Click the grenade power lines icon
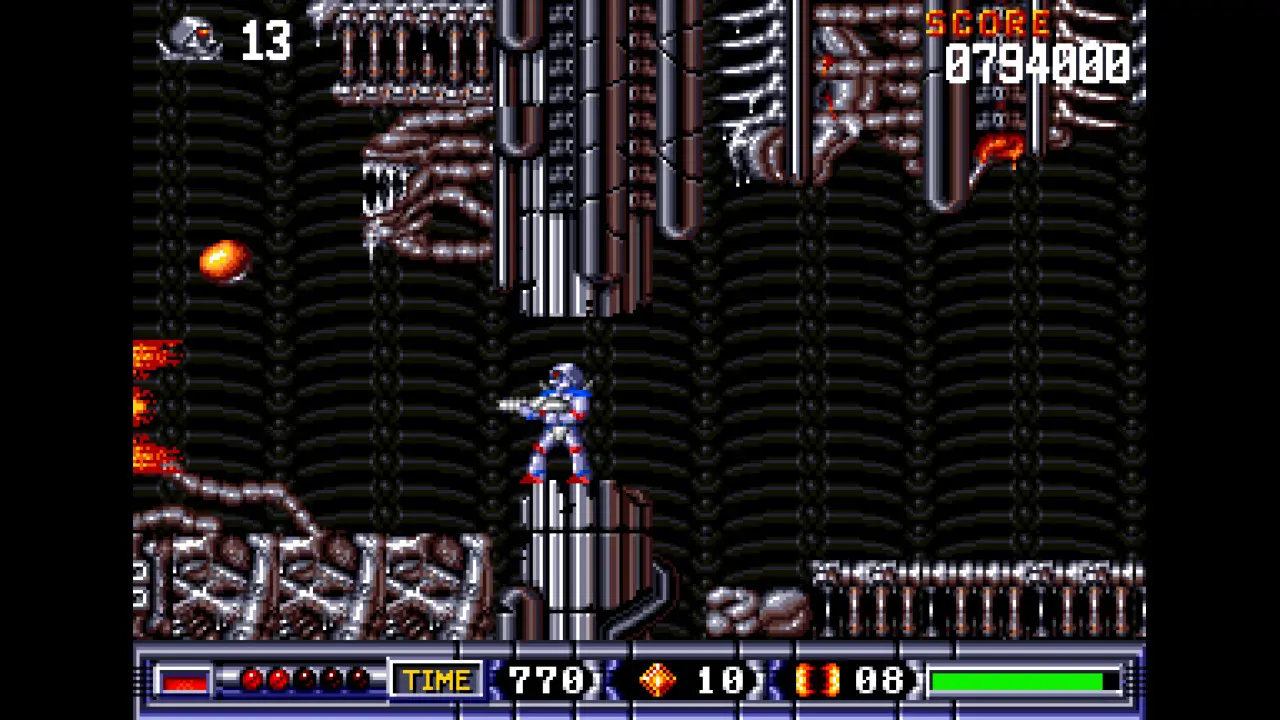This screenshot has width=1280, height=720. coord(818,680)
